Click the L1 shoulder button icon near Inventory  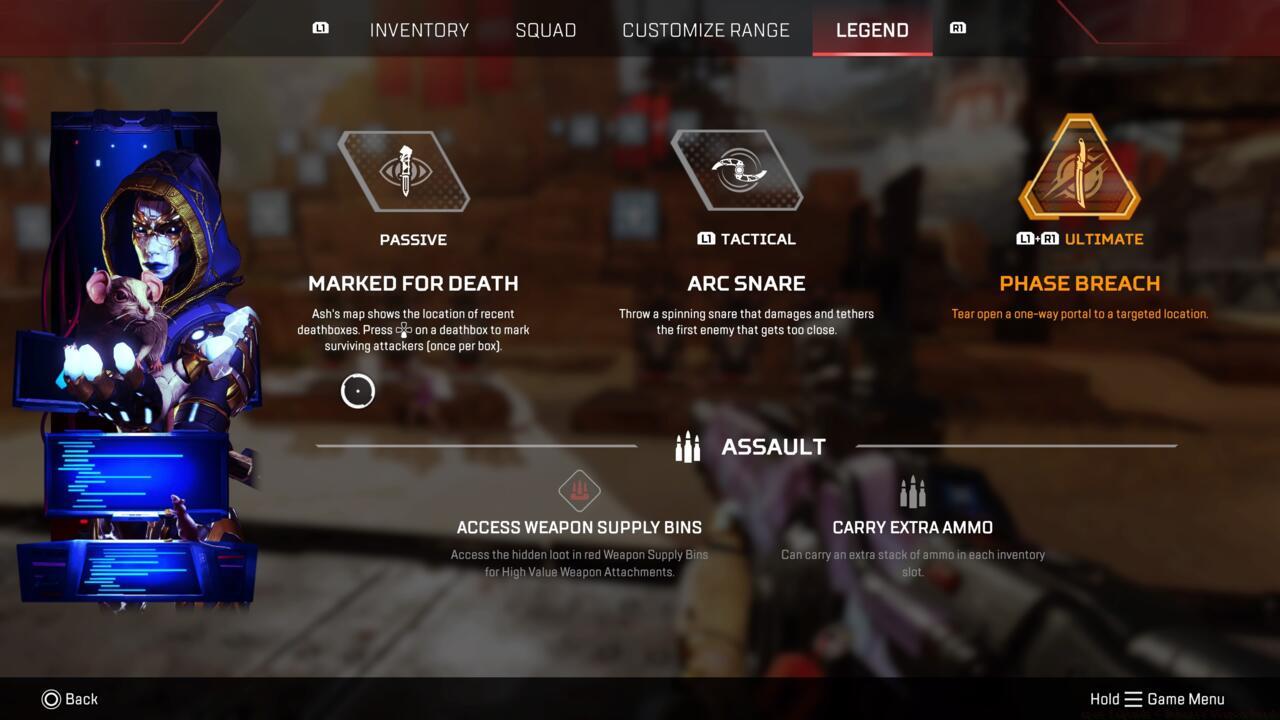click(322, 29)
